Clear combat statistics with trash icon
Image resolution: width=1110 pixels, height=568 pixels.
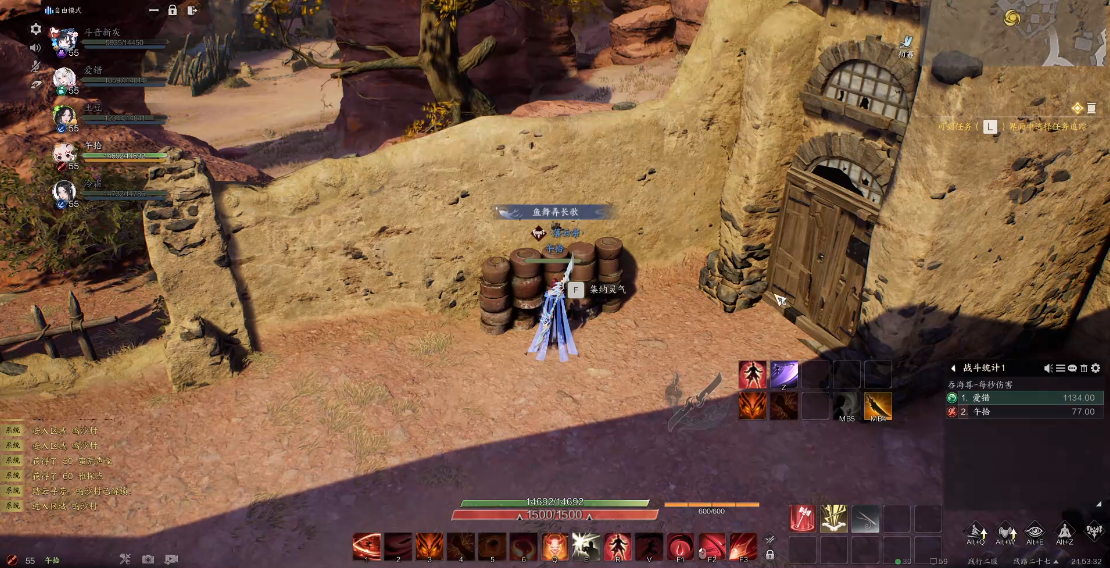(x=1083, y=368)
